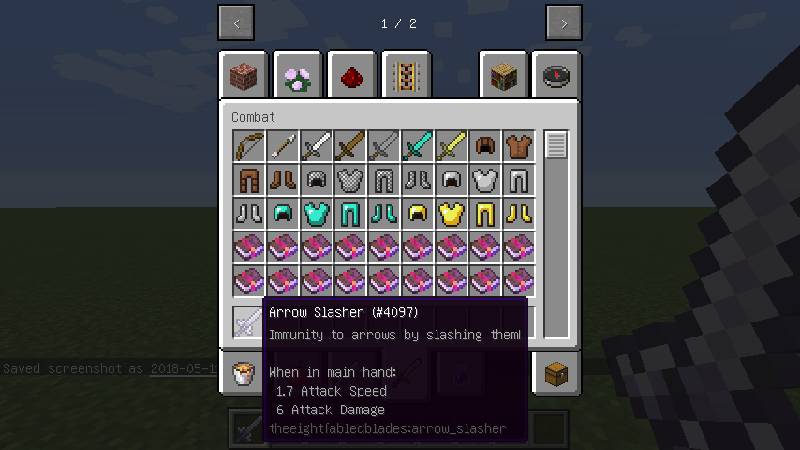The image size is (800, 450).
Task: Open the Decoration Blocks flower tab
Action: pyautogui.click(x=297, y=76)
